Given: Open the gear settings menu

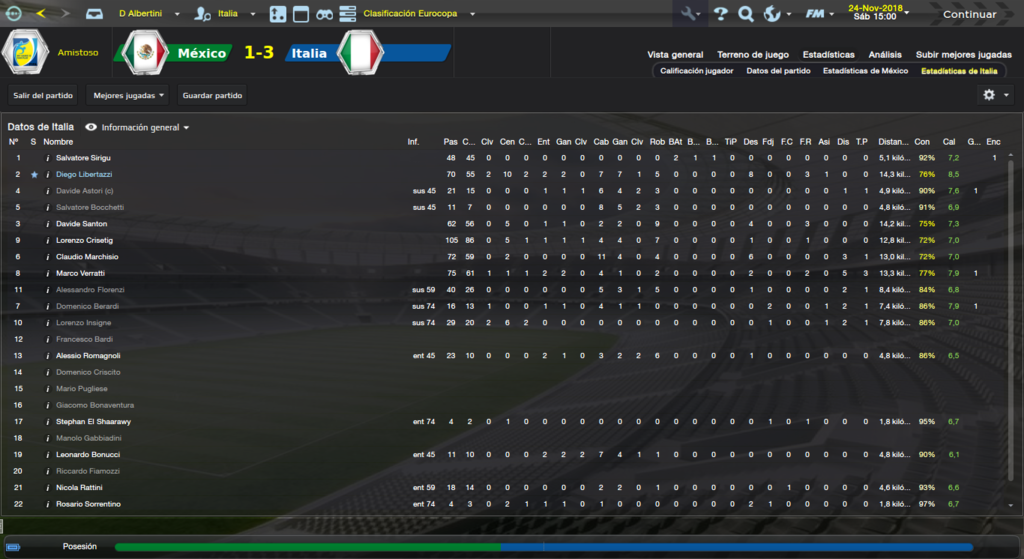Looking at the screenshot, I should tap(994, 94).
